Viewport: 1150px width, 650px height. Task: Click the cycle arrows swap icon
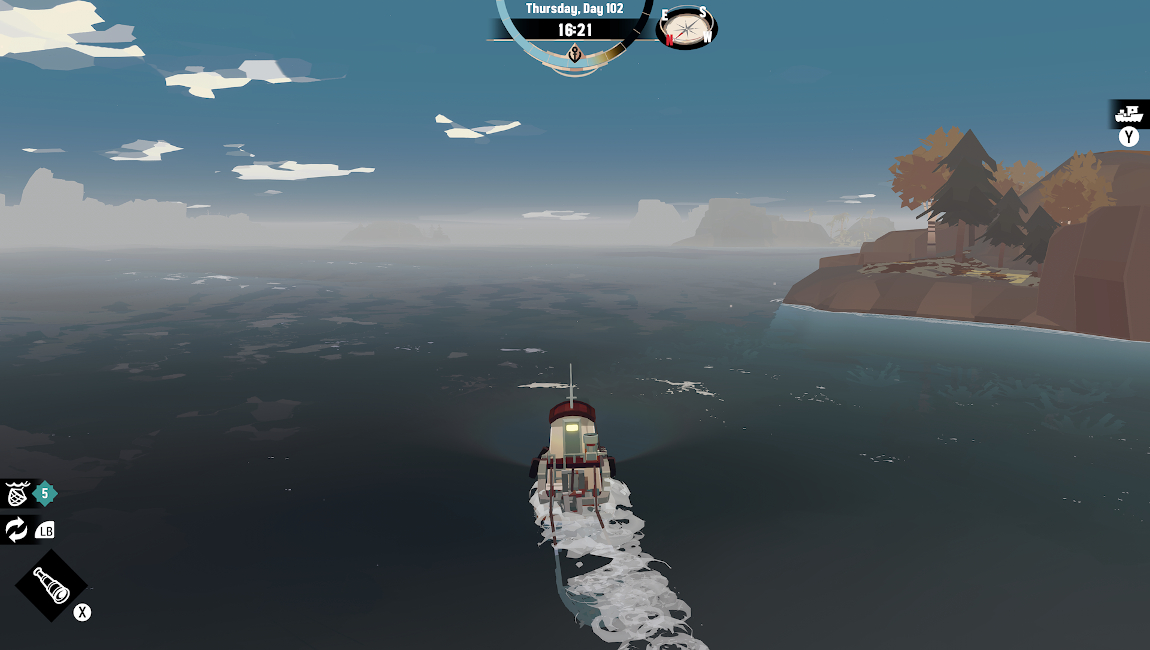click(17, 530)
